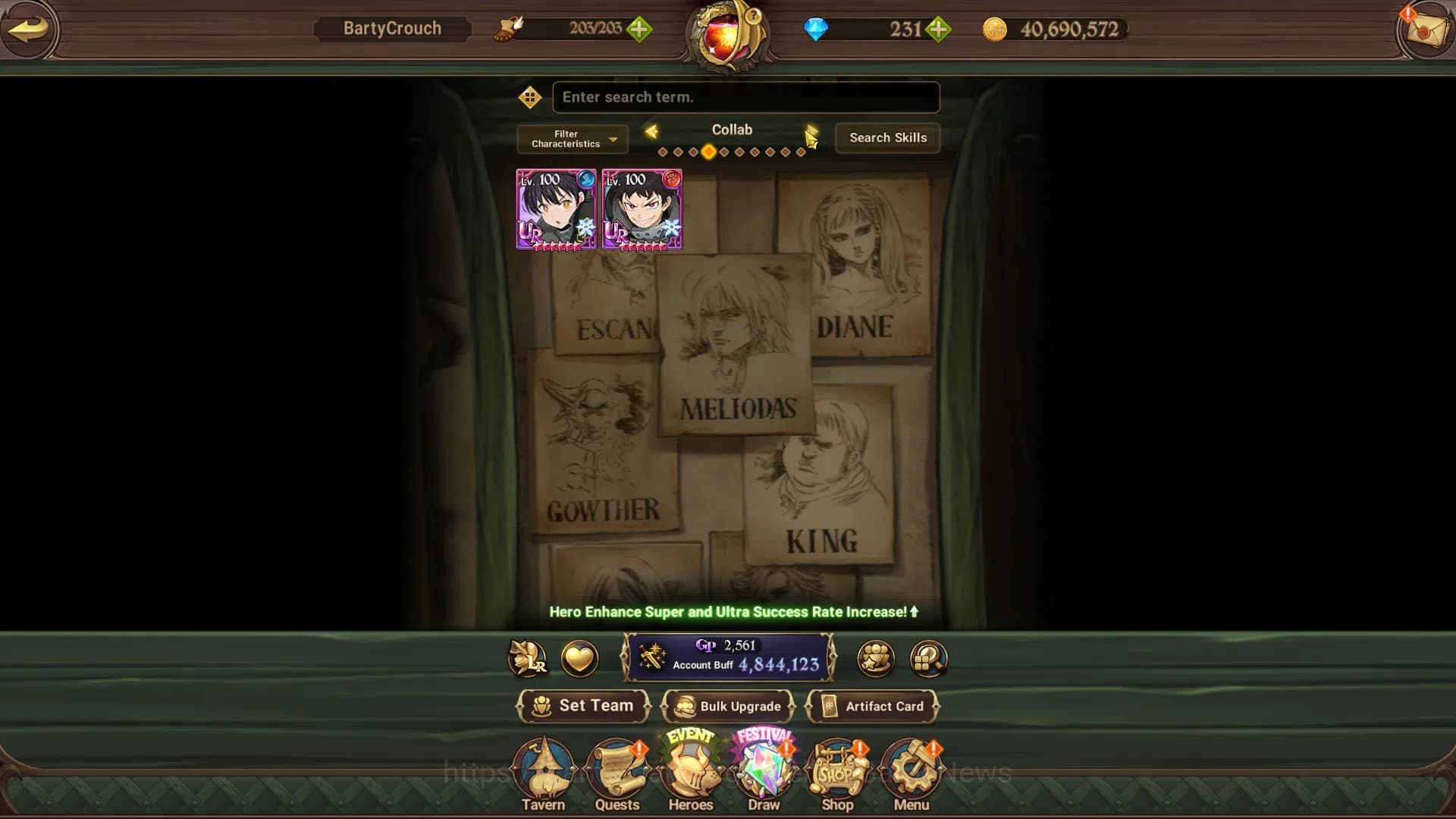The width and height of the screenshot is (1456, 819).
Task: Click the highlighted orange page indicator dot
Action: click(x=710, y=151)
